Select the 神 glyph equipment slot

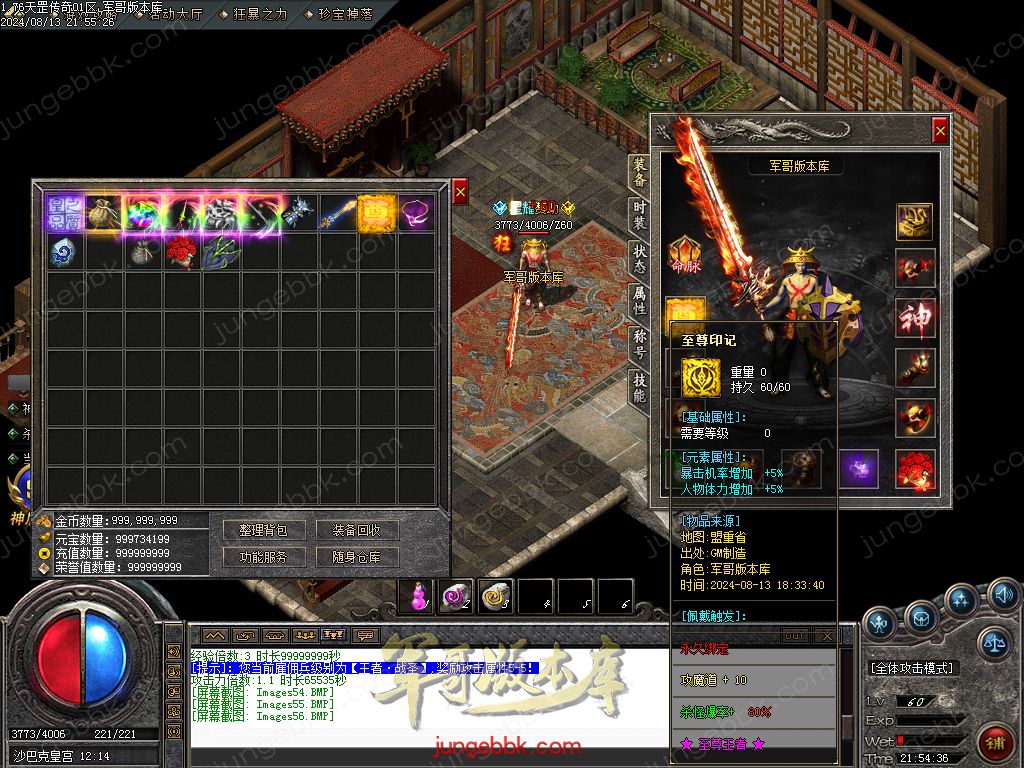[x=915, y=317]
